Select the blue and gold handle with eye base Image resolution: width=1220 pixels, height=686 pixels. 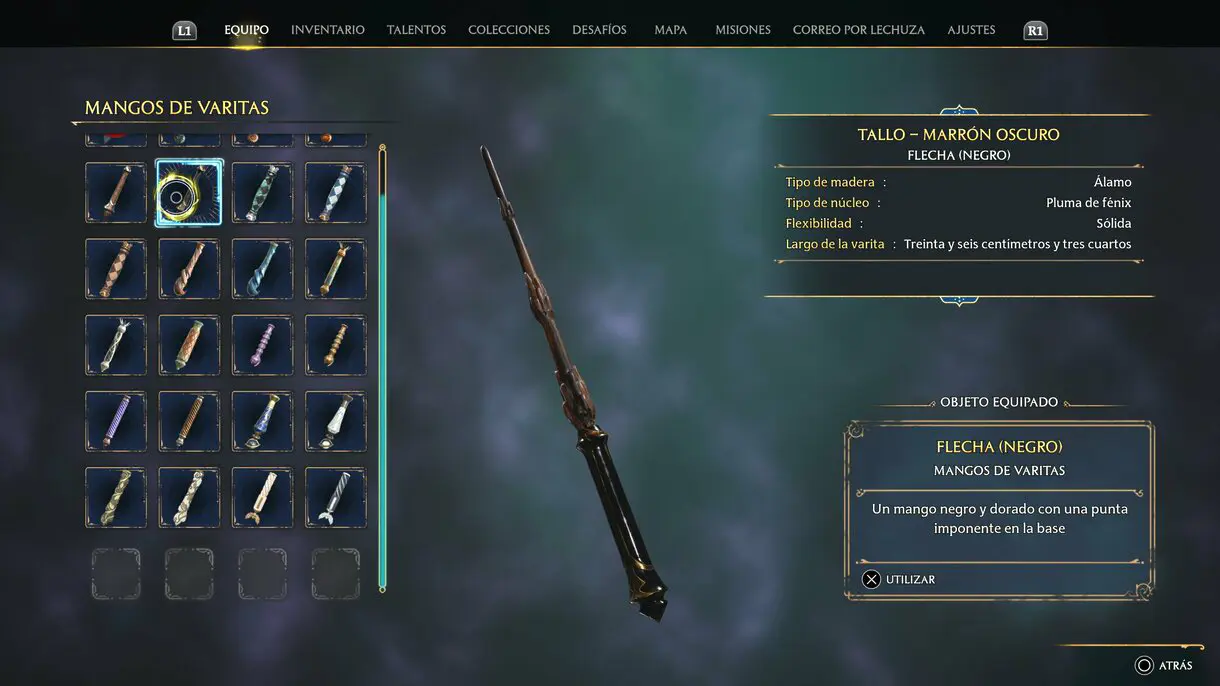[x=262, y=421]
